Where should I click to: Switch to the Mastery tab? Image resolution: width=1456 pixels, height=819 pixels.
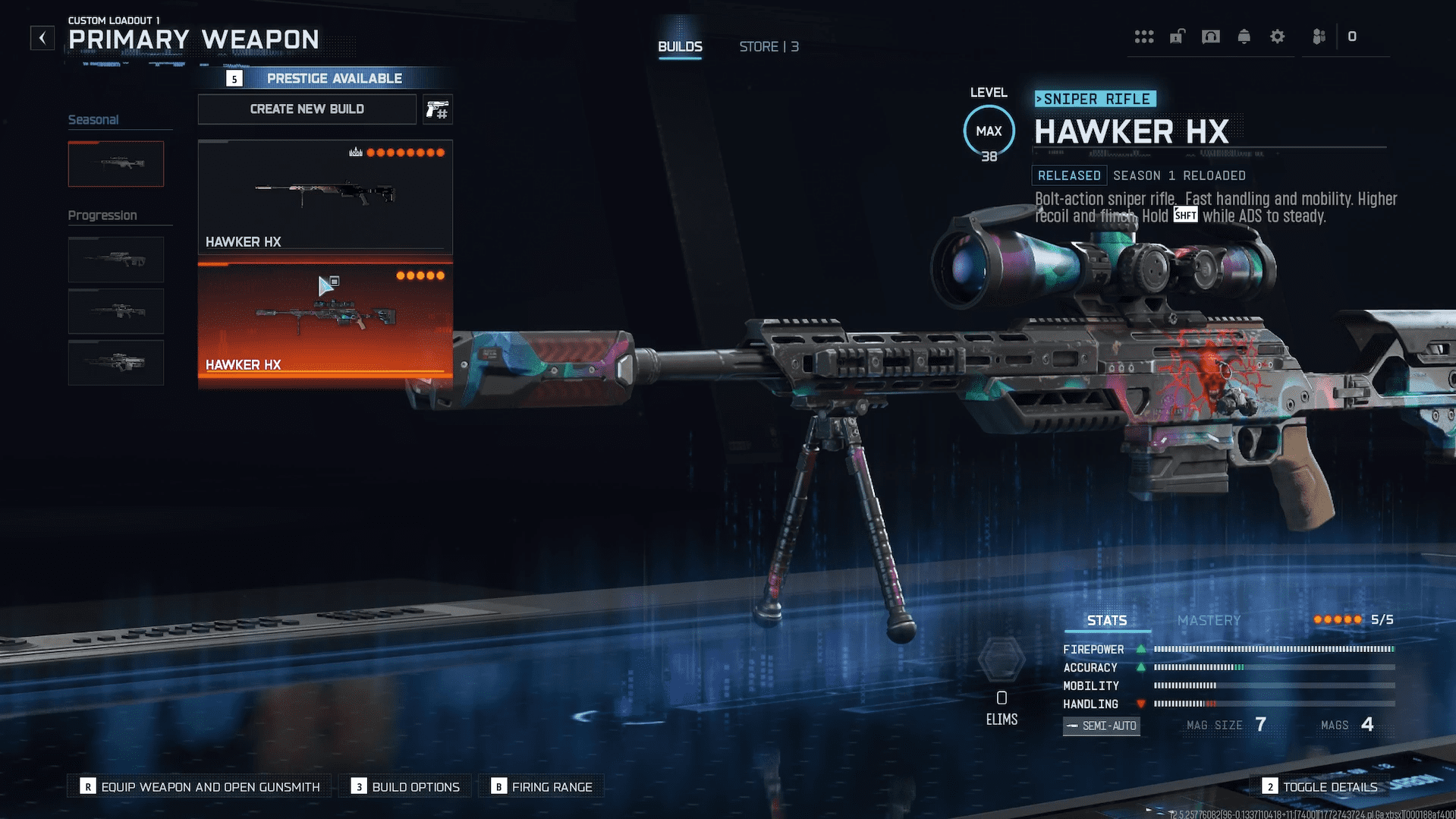point(1209,620)
